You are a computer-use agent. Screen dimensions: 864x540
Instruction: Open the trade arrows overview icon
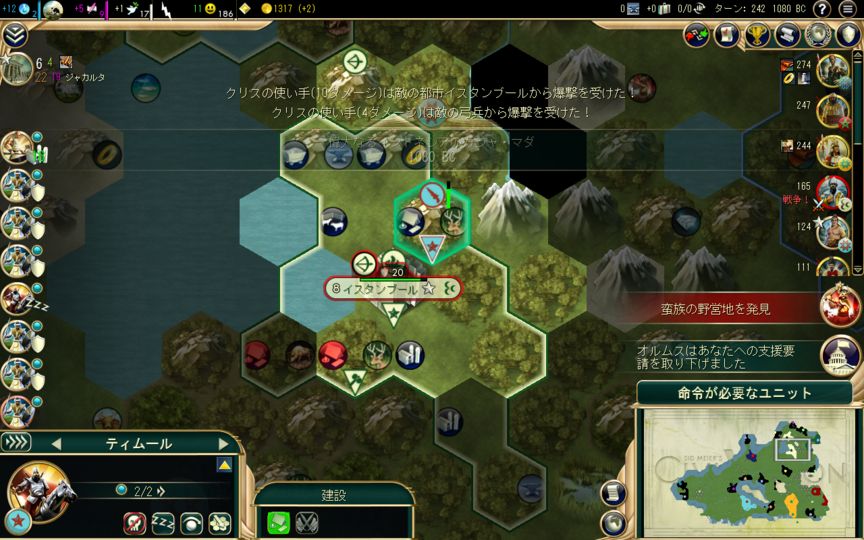pyautogui.click(x=697, y=35)
